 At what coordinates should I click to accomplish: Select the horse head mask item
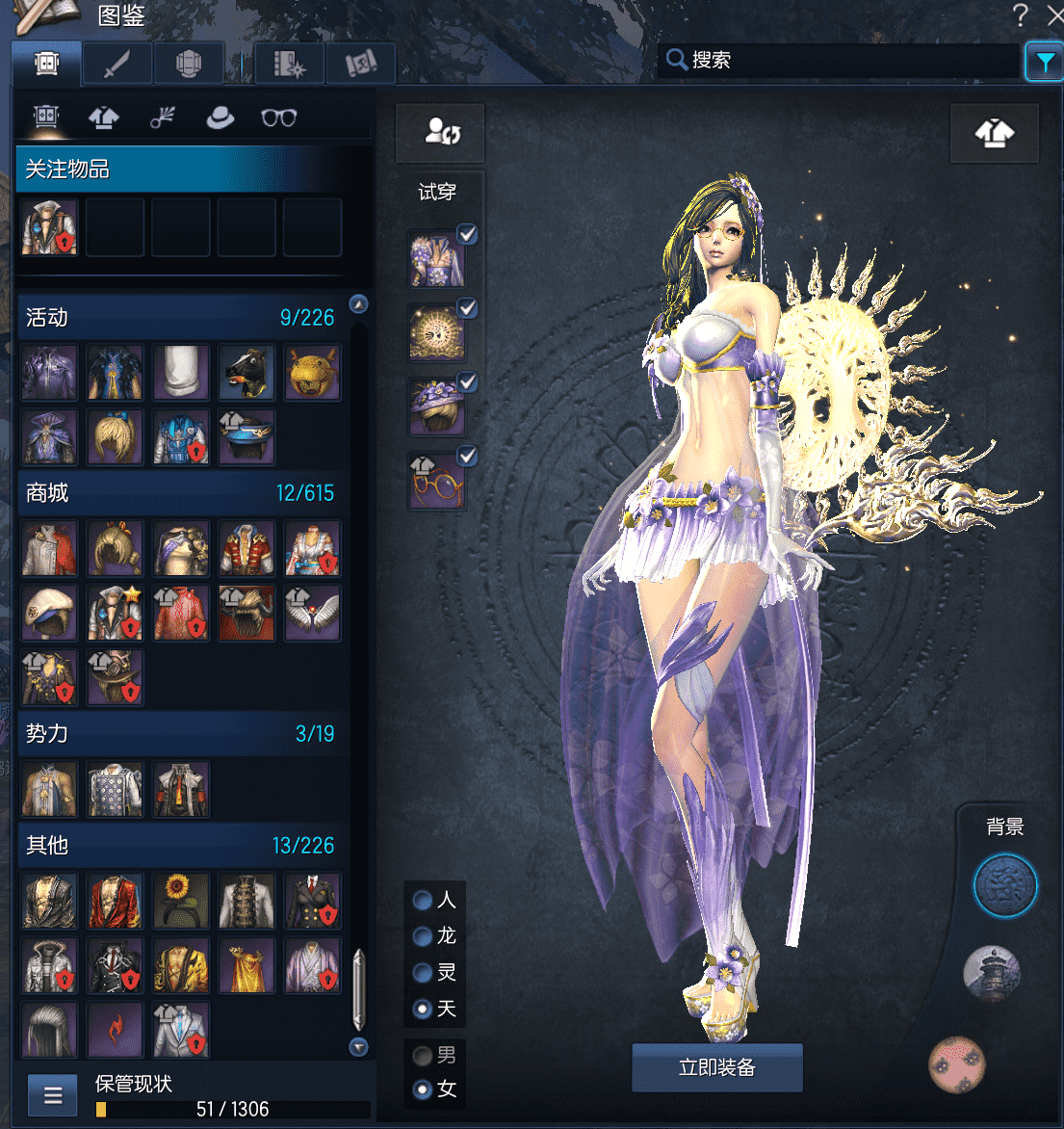point(247,372)
